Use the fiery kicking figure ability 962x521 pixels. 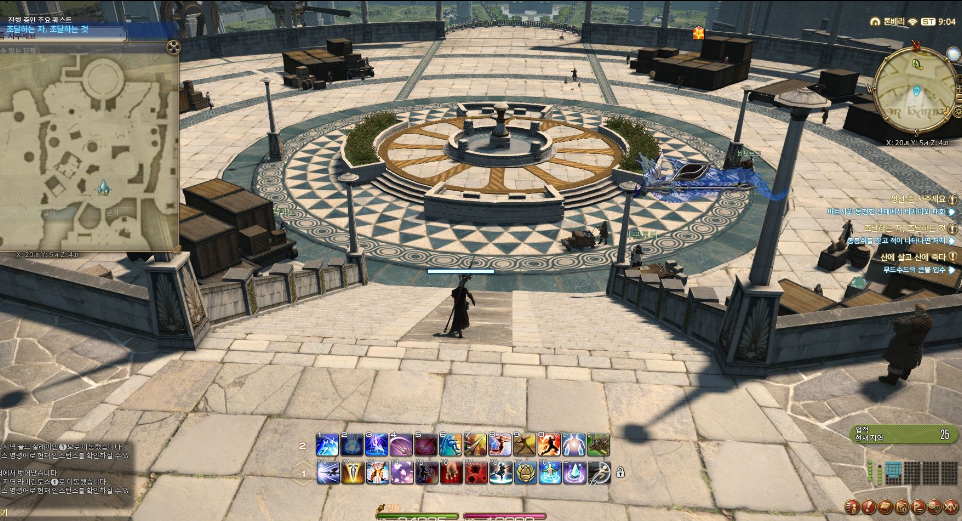[x=547, y=444]
